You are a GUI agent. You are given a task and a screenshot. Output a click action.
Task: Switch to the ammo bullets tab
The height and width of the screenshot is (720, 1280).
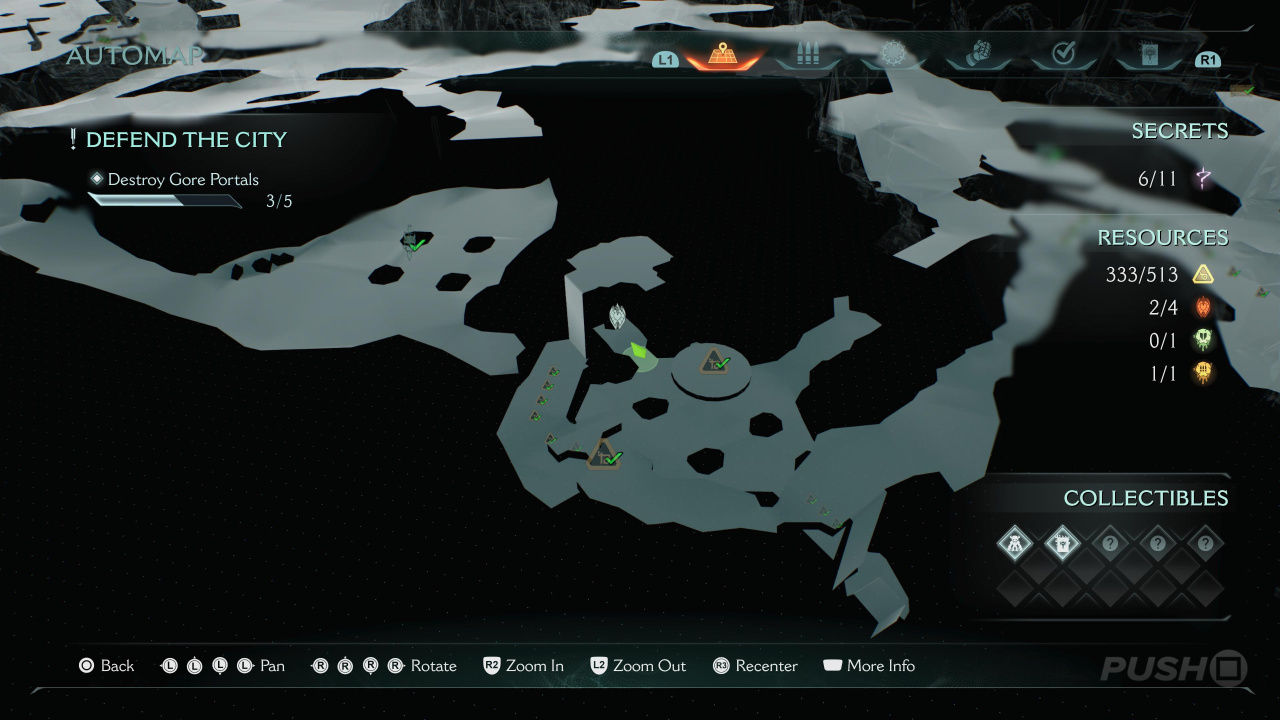click(x=807, y=55)
